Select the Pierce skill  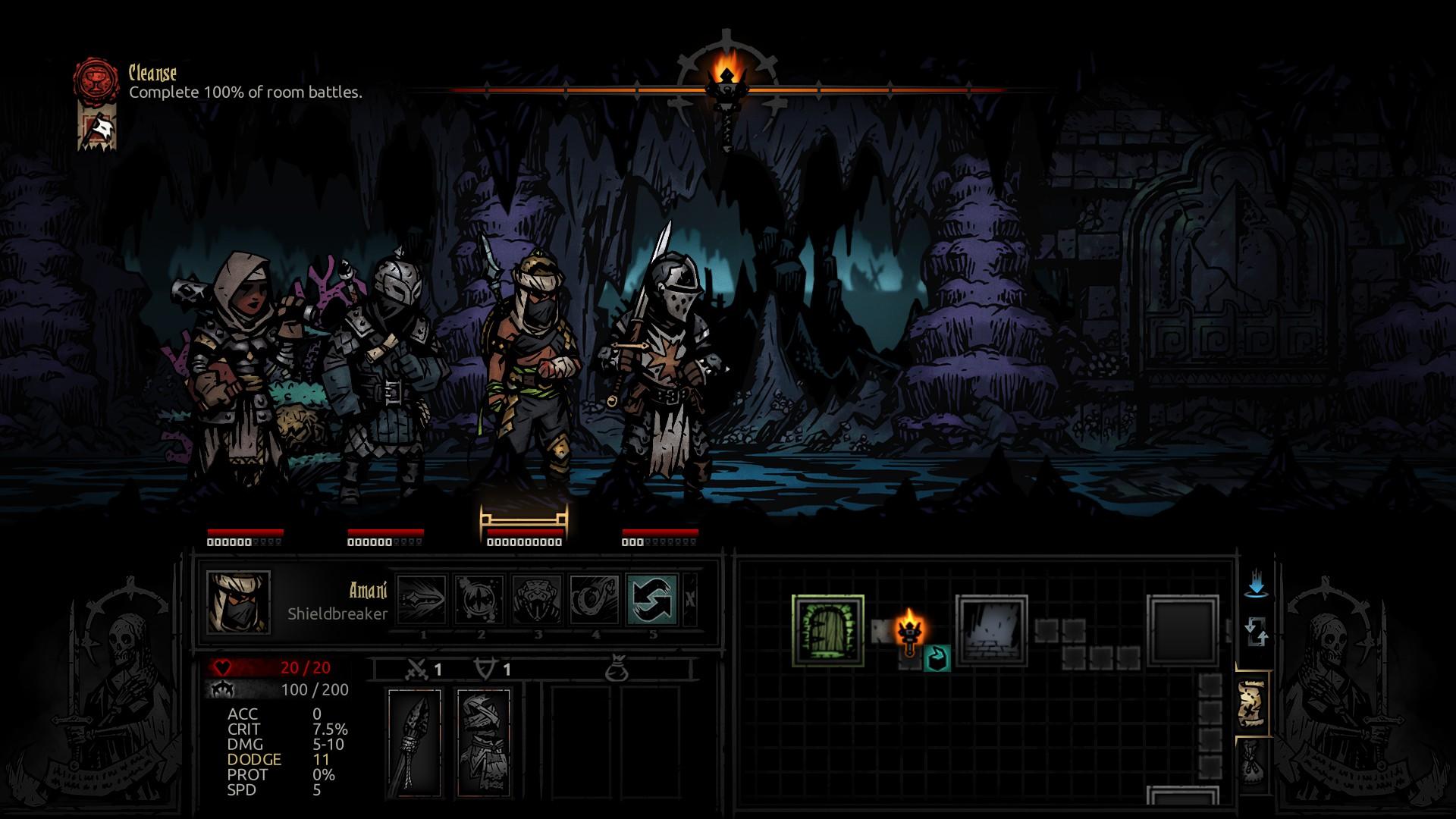click(x=422, y=599)
